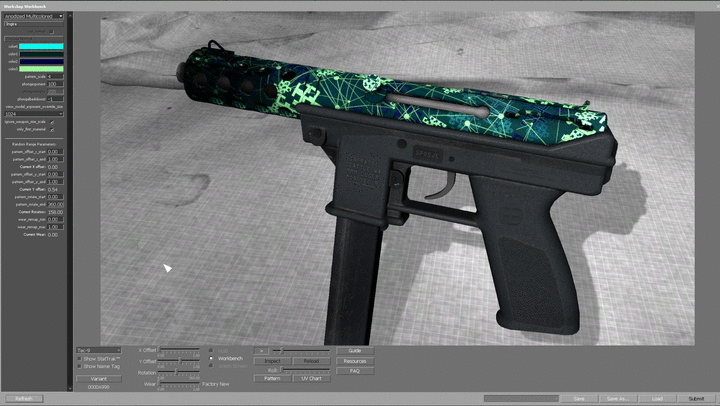Click the Variant button
The width and height of the screenshot is (720, 406).
[98, 379]
